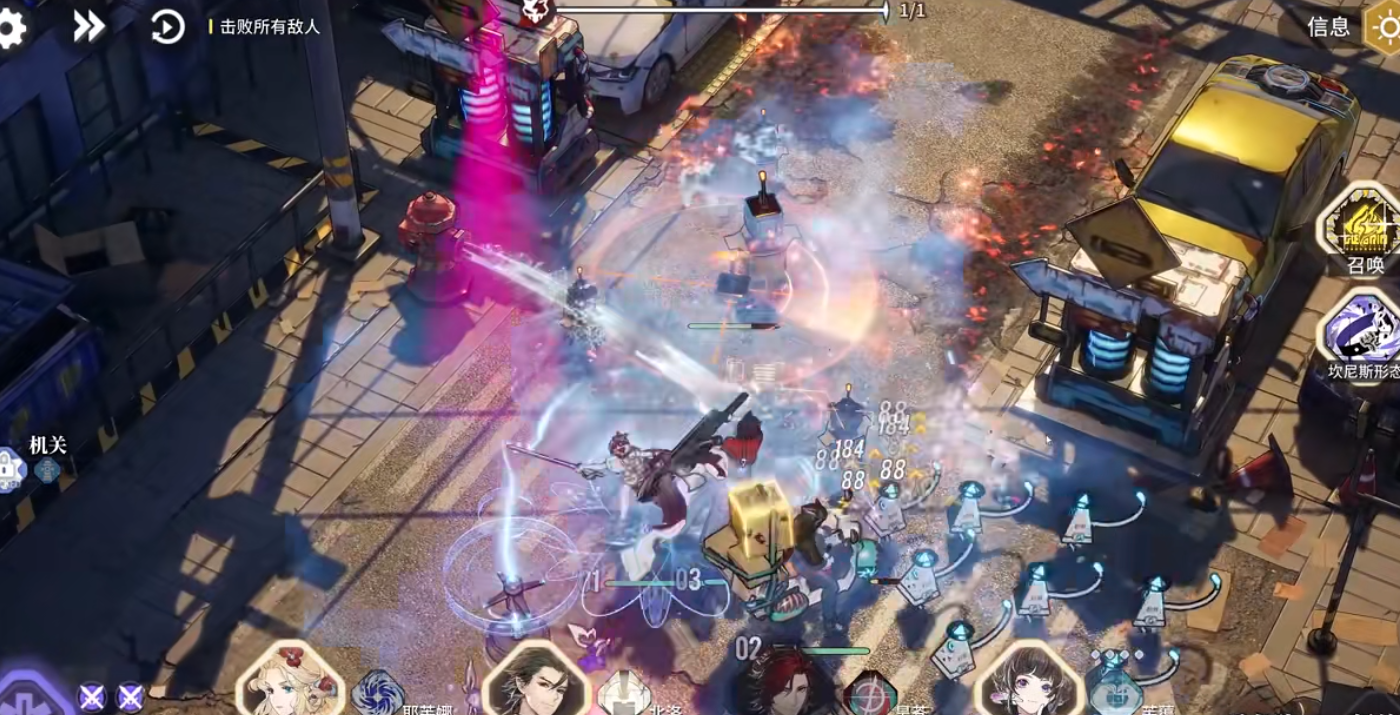Open the gear settings menu
This screenshot has width=1400, height=715.
click(10, 28)
